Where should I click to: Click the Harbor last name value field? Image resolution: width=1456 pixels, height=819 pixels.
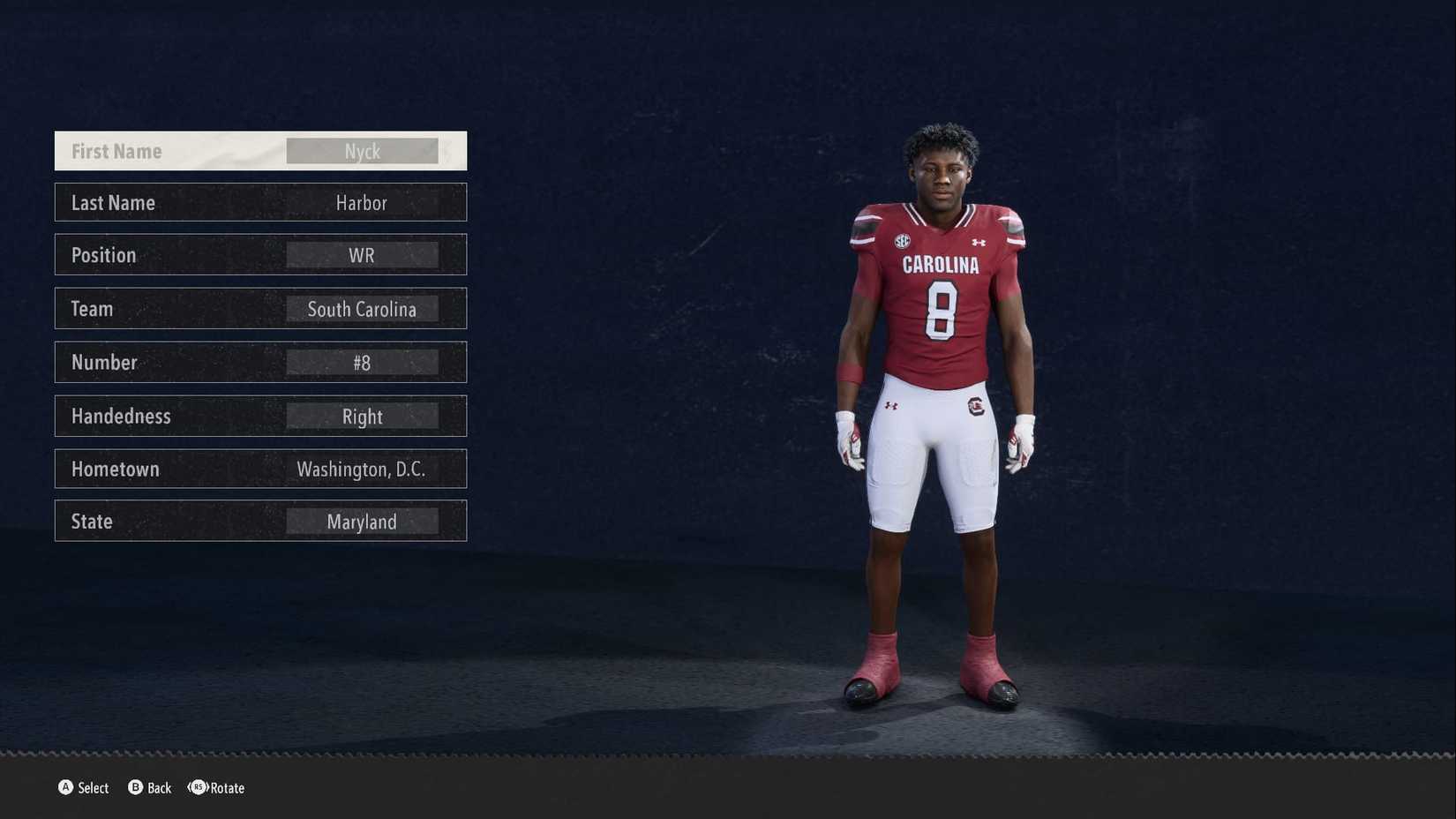363,202
